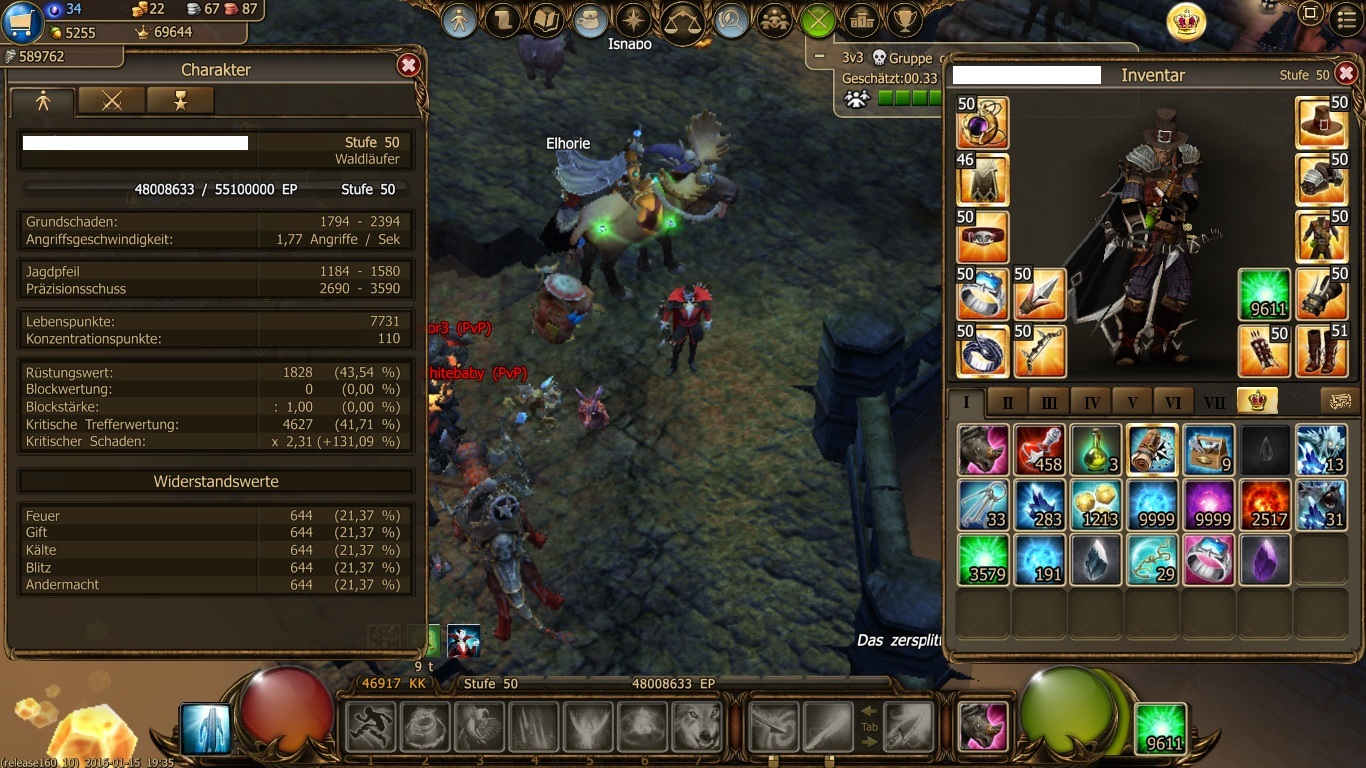Switch to inventory bag tab II

1007,402
